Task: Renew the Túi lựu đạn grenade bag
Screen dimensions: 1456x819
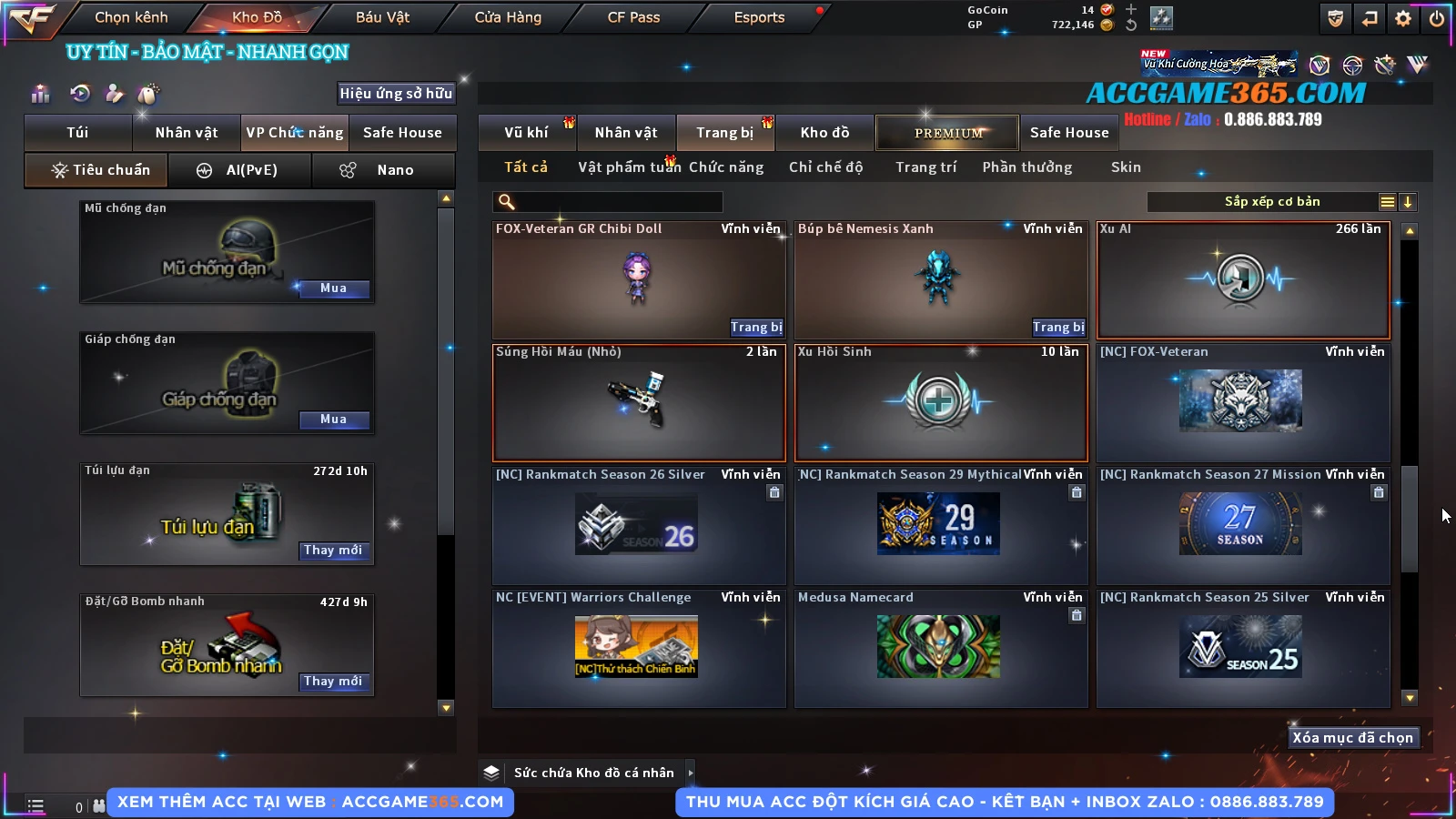Action: click(333, 551)
